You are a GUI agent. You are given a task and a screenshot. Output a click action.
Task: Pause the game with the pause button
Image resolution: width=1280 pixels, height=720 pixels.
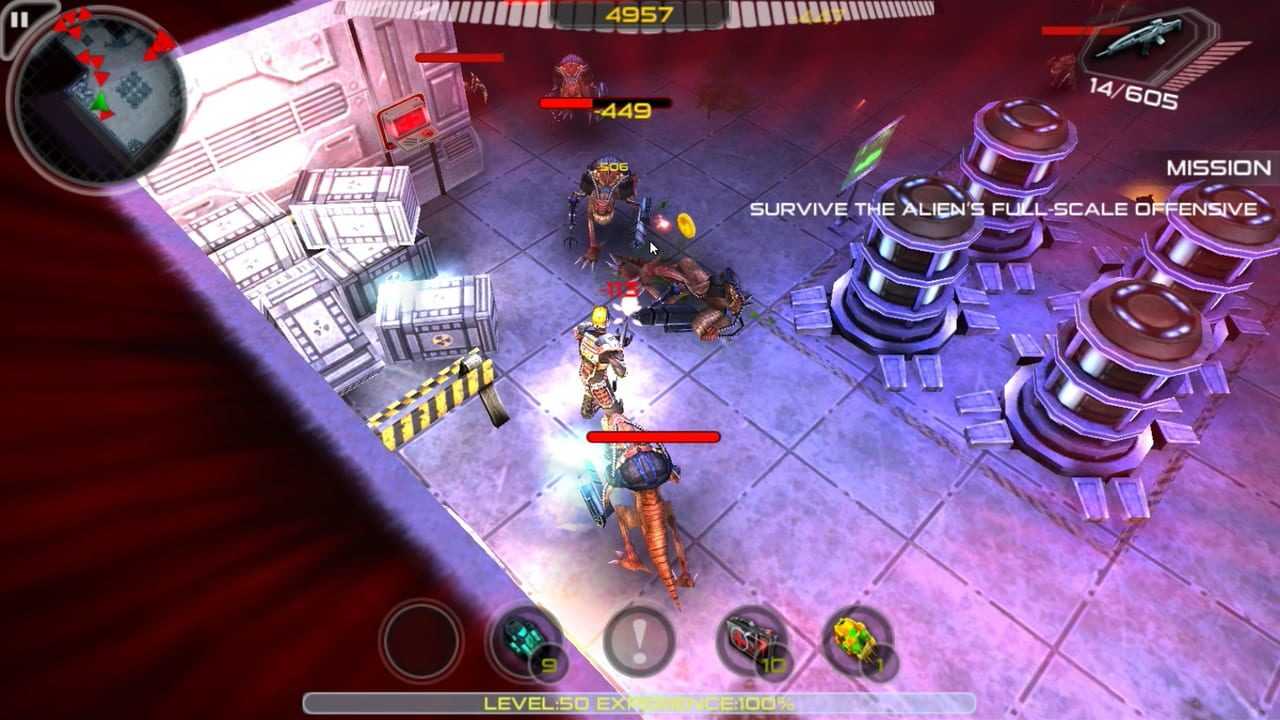[19, 19]
